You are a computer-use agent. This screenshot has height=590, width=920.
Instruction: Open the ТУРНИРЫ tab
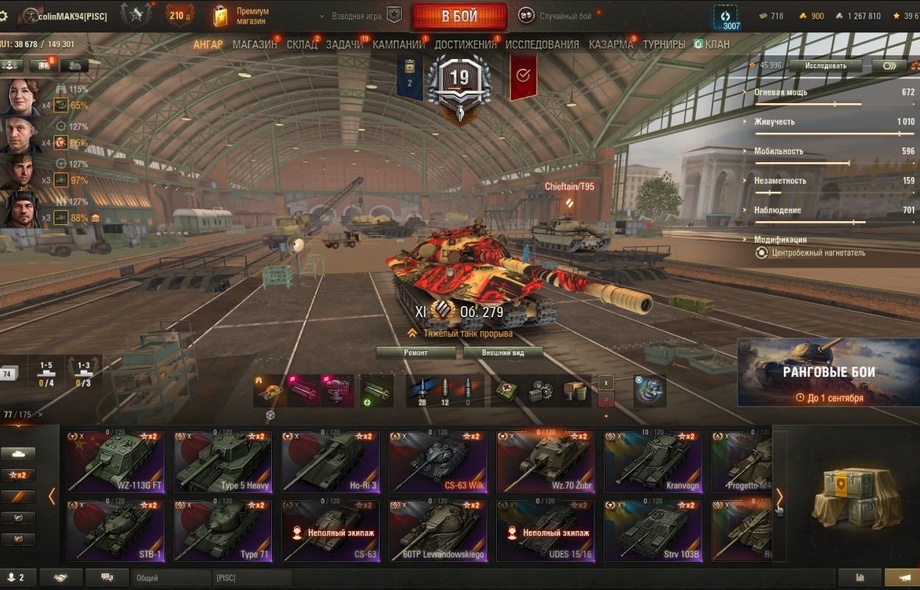click(x=664, y=45)
